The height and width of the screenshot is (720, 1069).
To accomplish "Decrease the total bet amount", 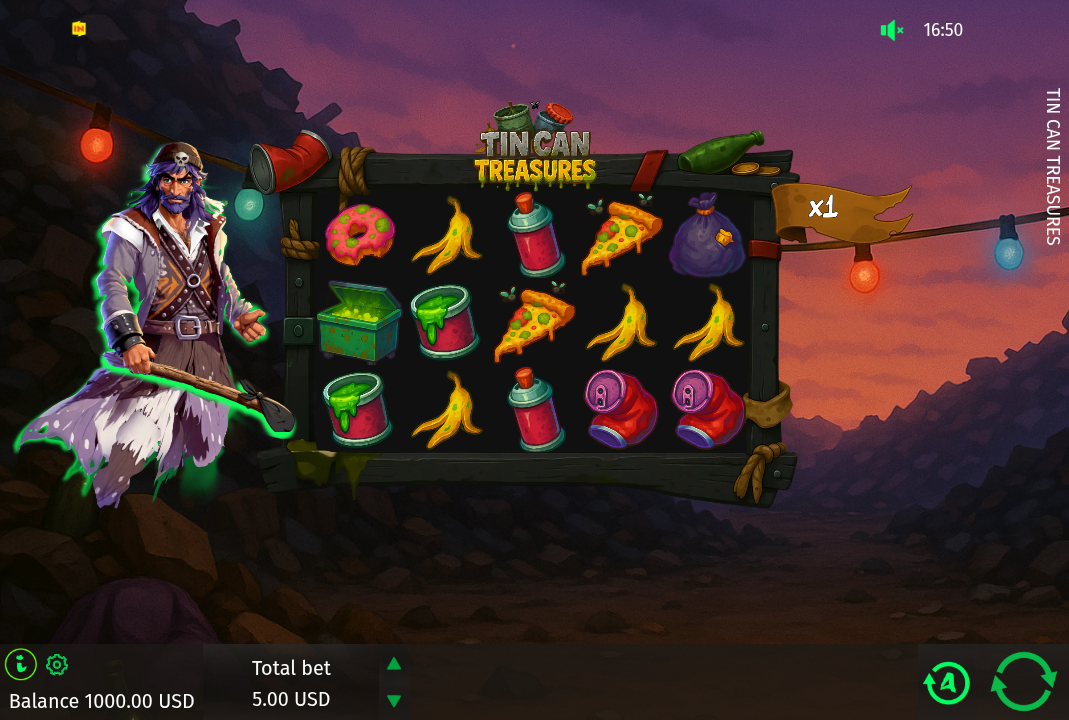I will coord(394,701).
